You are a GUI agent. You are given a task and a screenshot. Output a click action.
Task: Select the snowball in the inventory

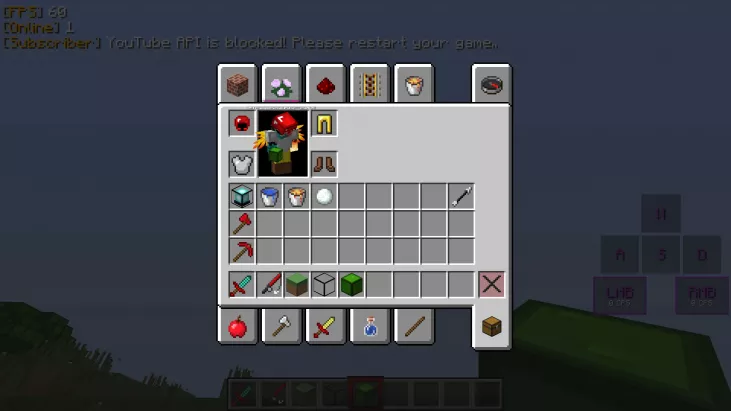point(323,196)
